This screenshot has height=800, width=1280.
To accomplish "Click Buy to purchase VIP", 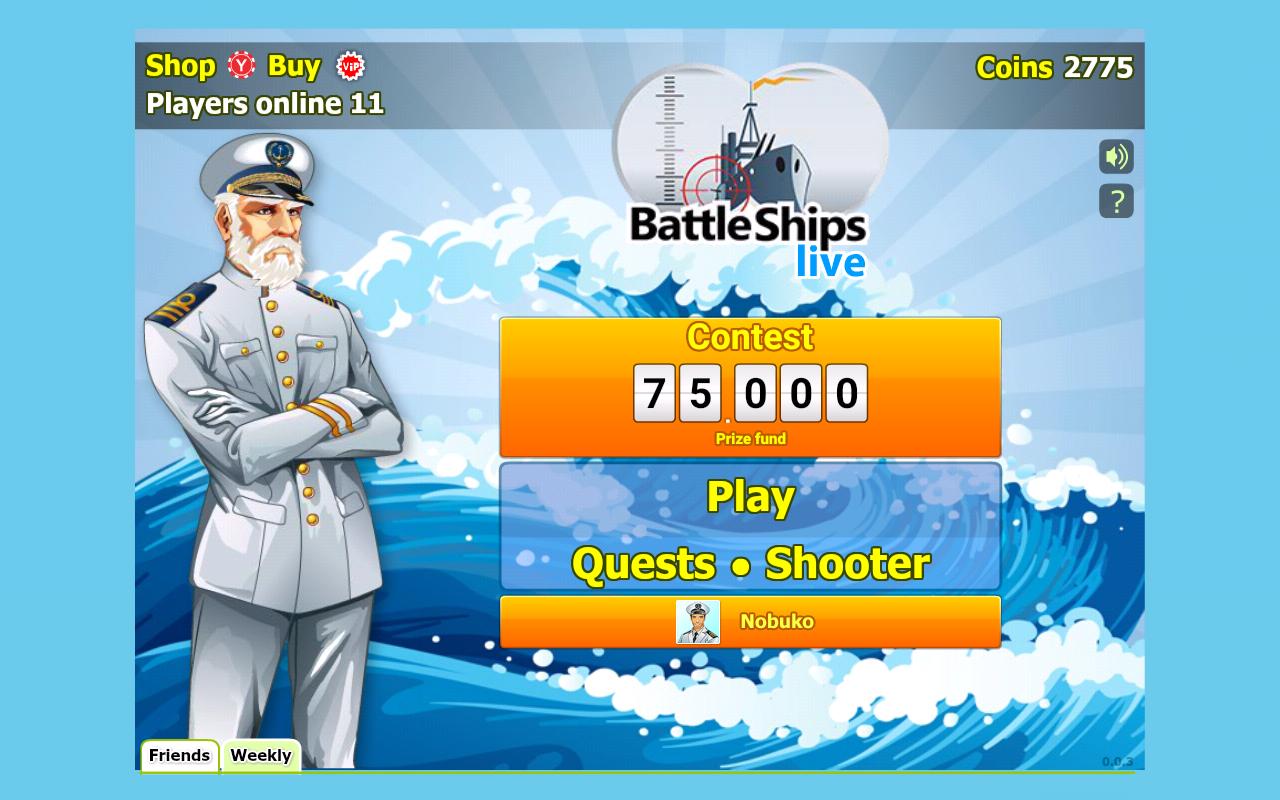I will [x=295, y=66].
